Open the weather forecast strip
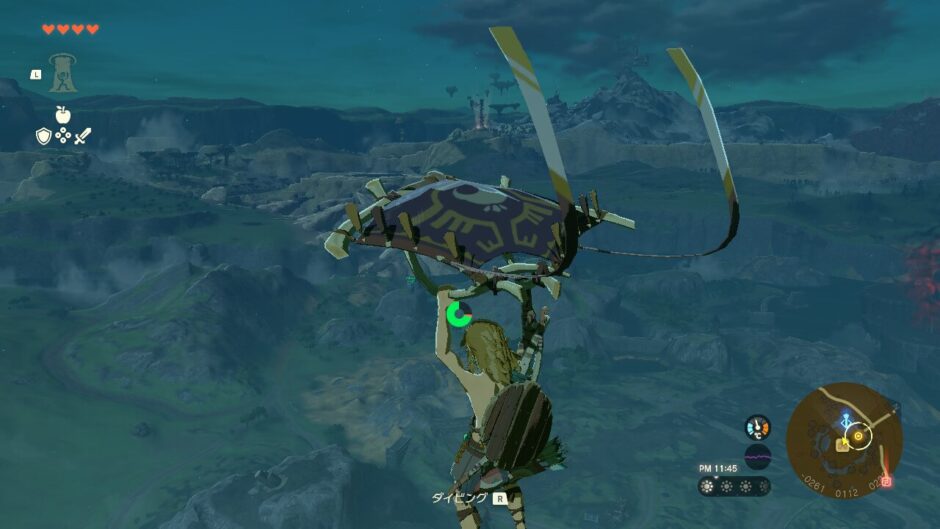940x529 pixels. click(x=734, y=487)
